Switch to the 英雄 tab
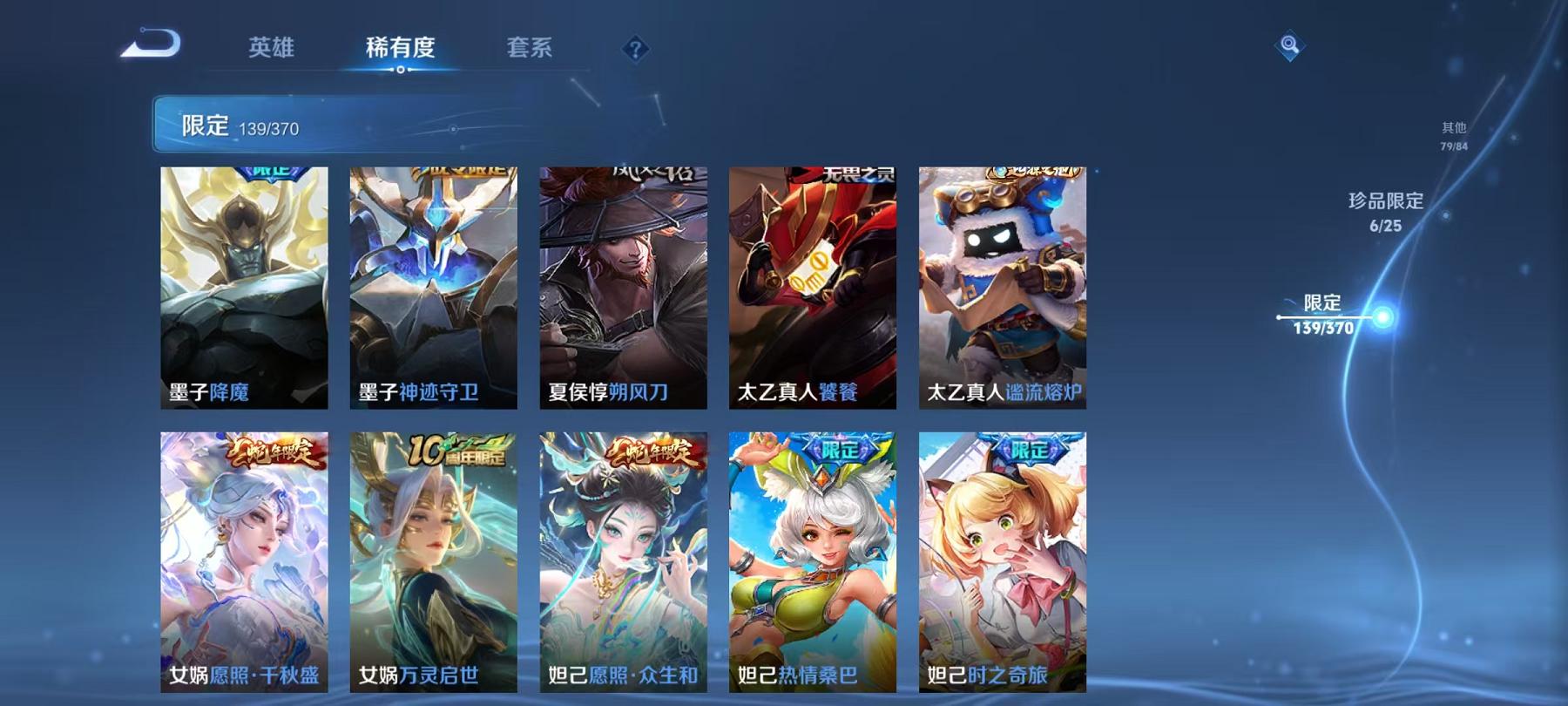1568x706 pixels. [x=272, y=50]
